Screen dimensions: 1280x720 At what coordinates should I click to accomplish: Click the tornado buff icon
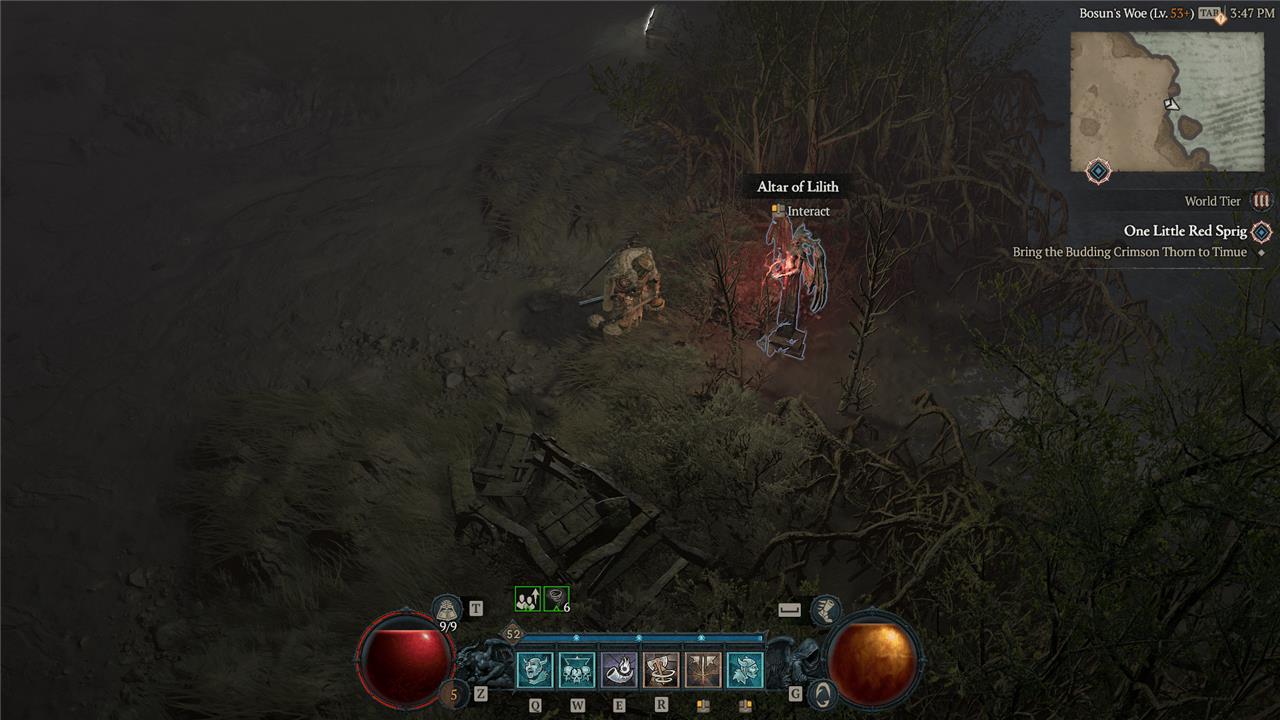(x=556, y=599)
